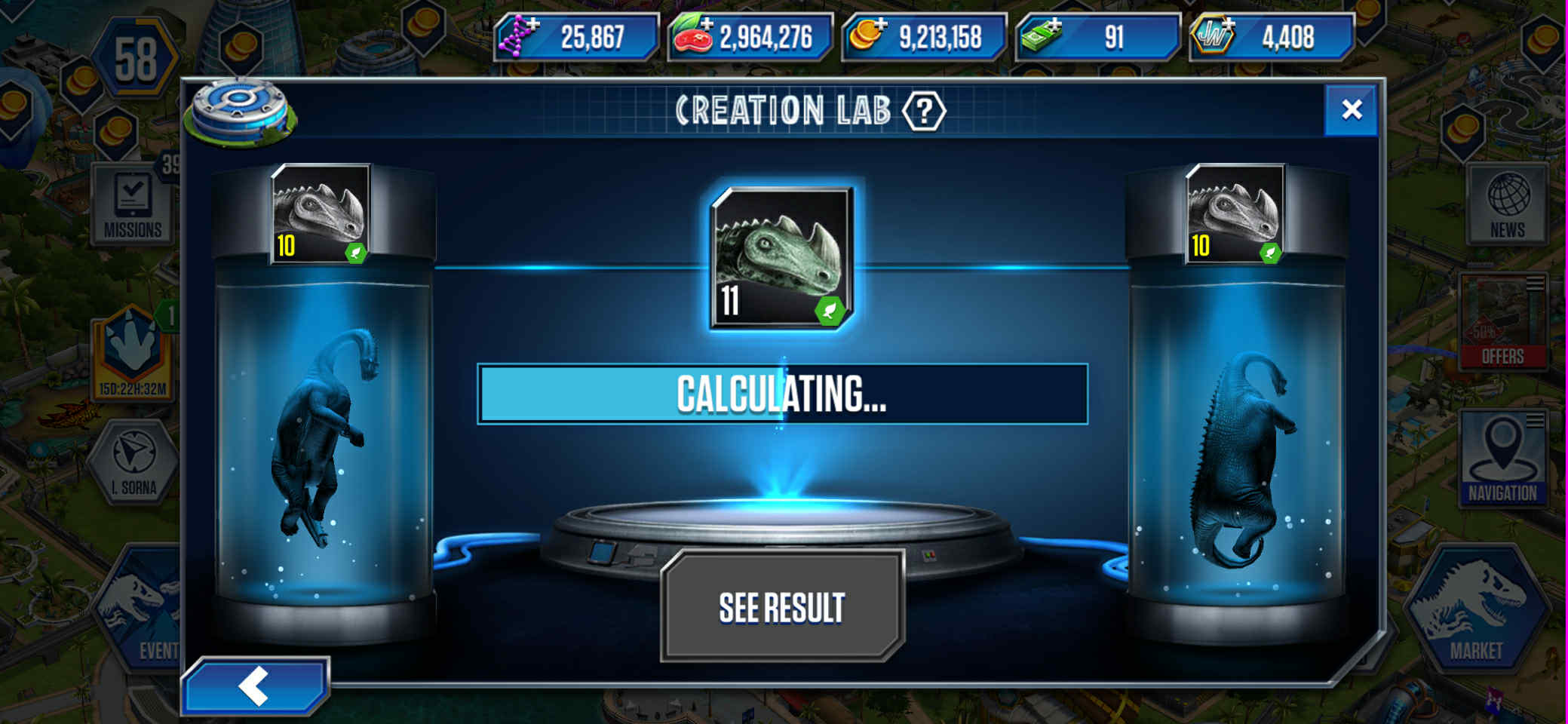Open the Missions button
Screen dimensions: 1568x724
pos(133,205)
